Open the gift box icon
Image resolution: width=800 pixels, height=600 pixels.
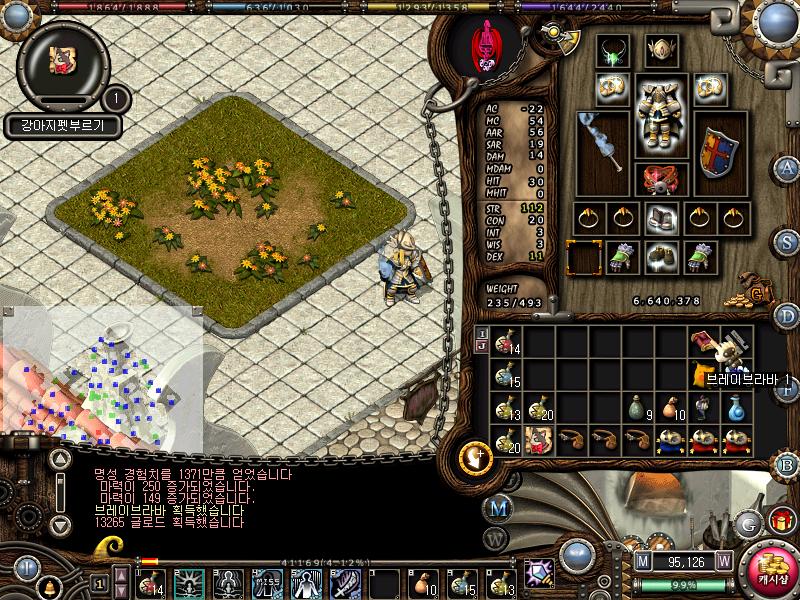779,521
